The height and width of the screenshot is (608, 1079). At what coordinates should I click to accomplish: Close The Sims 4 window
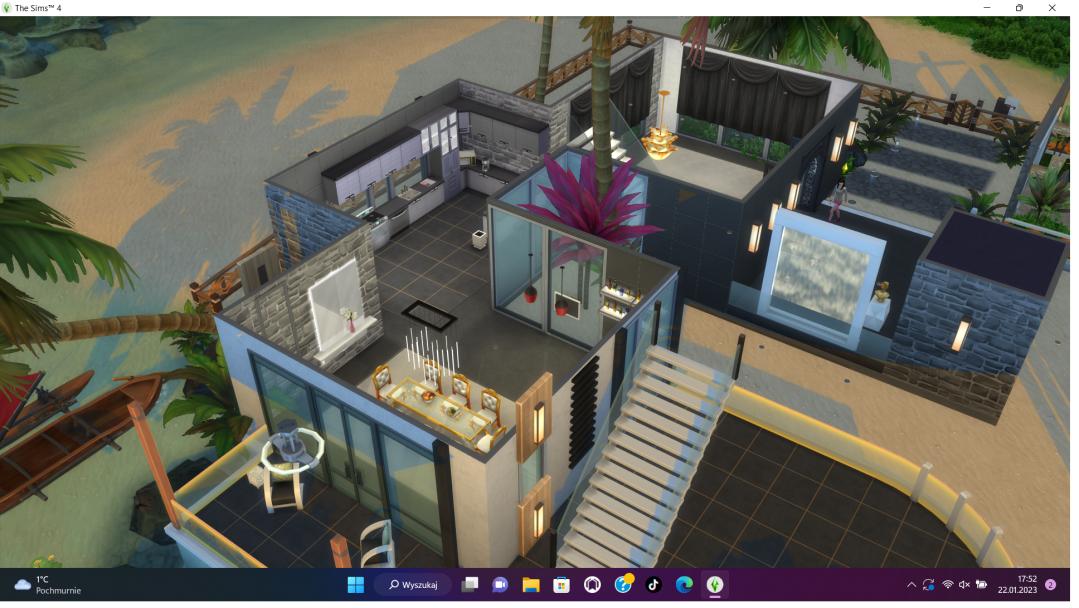point(1052,8)
